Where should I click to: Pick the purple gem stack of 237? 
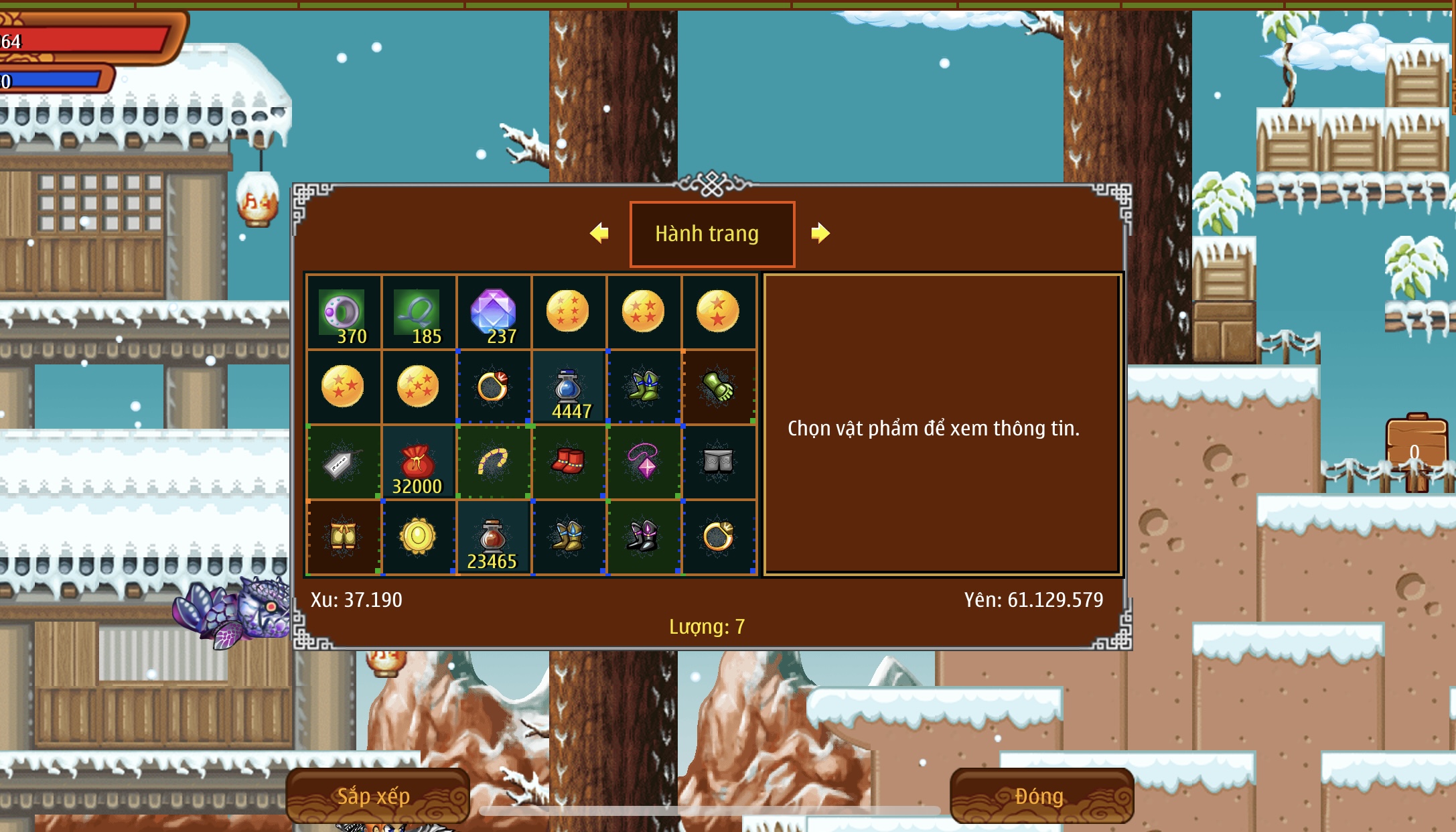[x=494, y=312]
